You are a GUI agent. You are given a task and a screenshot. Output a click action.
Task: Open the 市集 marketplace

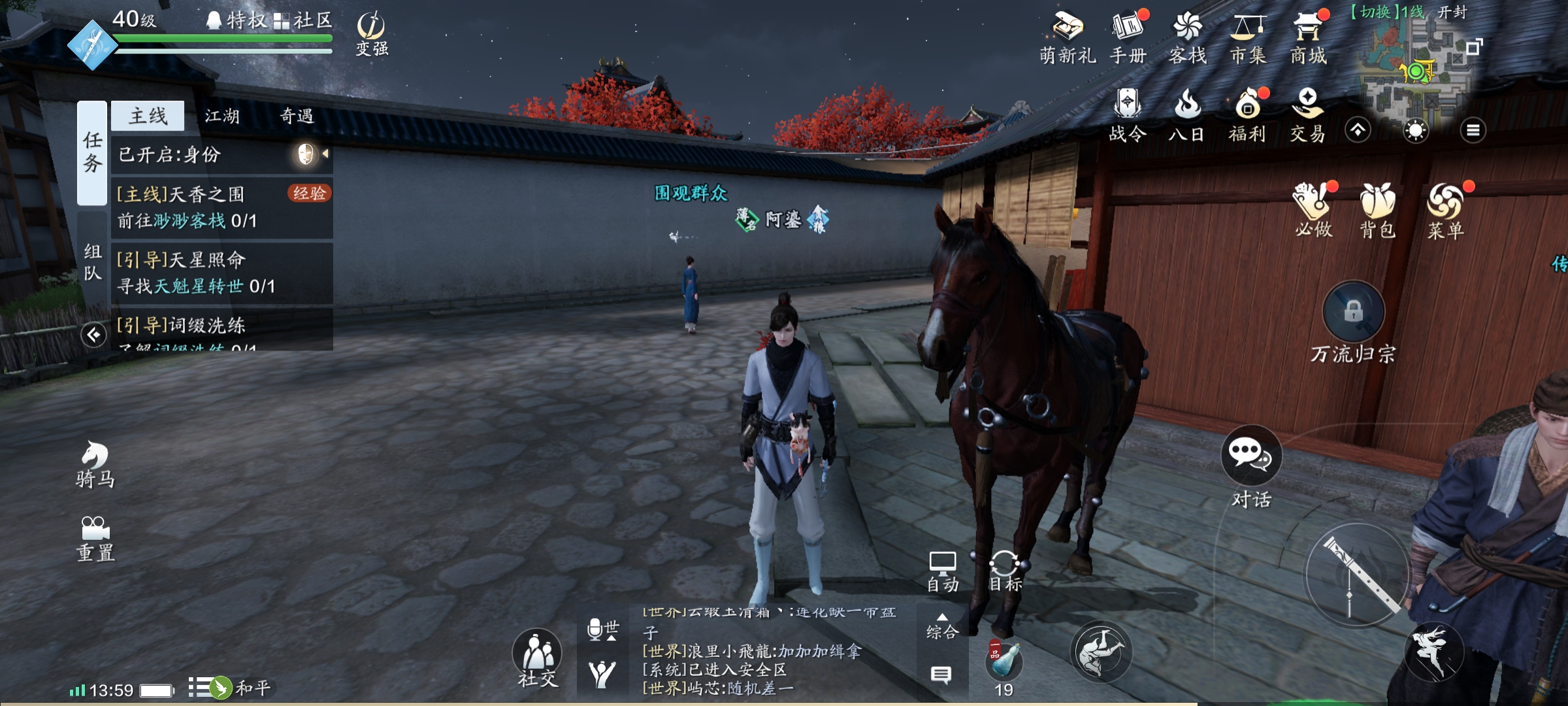tap(1248, 38)
